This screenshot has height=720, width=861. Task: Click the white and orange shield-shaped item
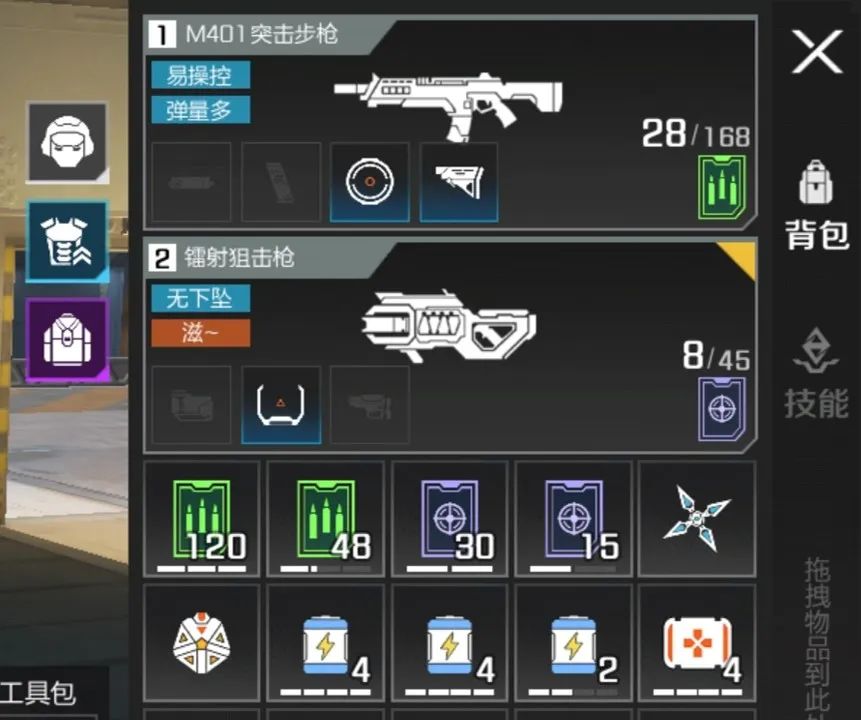(202, 642)
